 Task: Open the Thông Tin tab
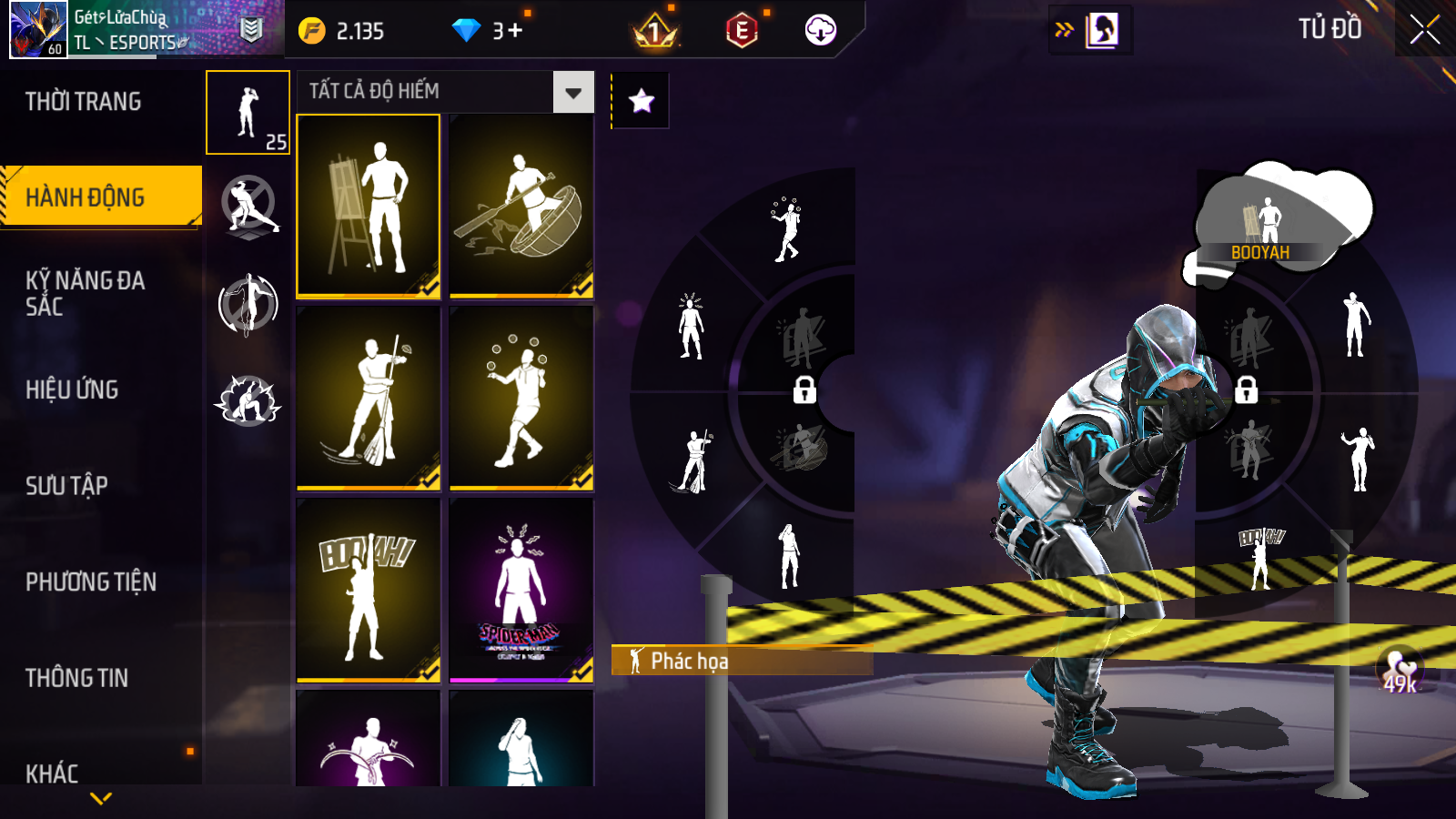[x=77, y=678]
